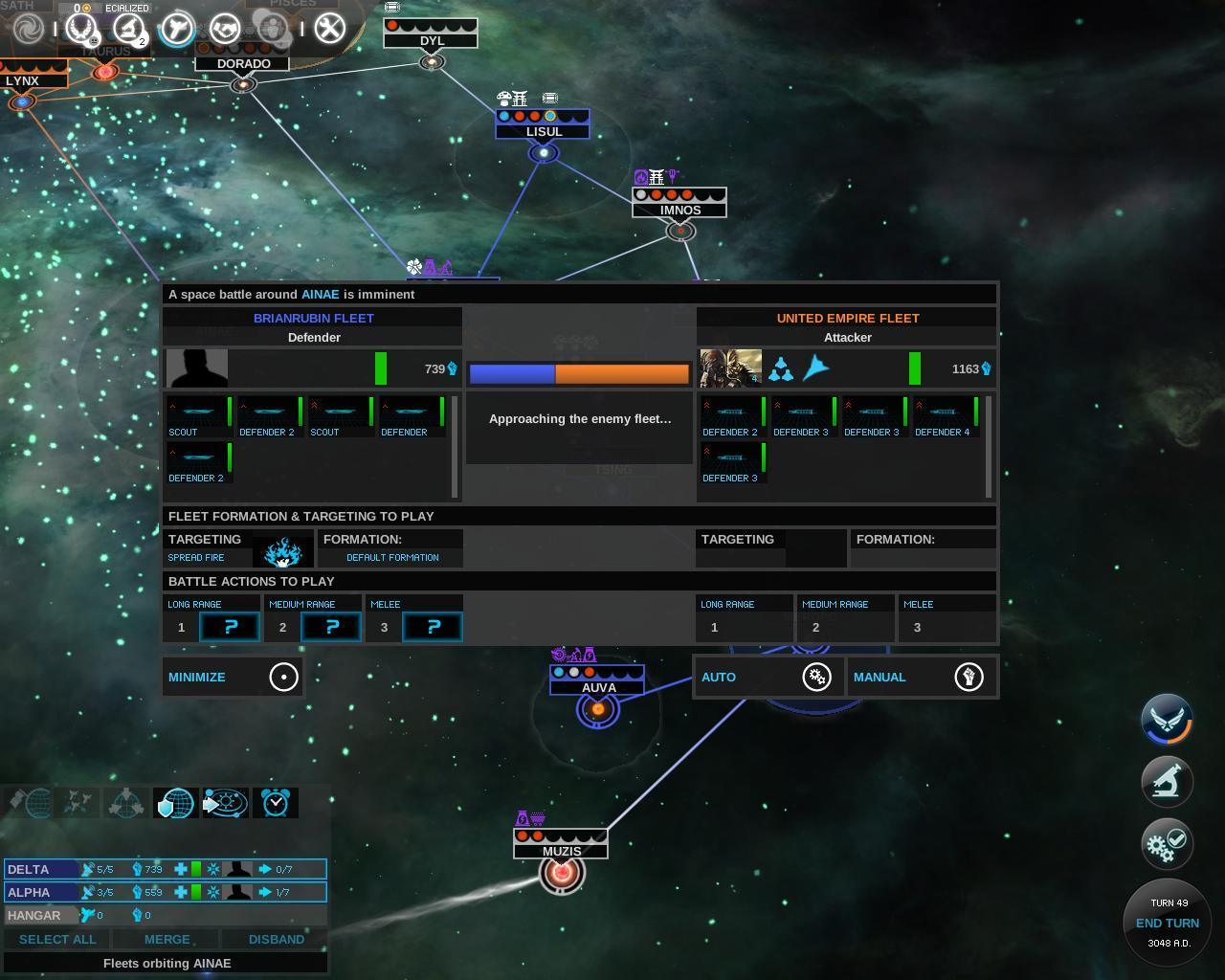Change Spread Fire targeting setting
Screen dimensions: 1225x980
click(x=282, y=551)
